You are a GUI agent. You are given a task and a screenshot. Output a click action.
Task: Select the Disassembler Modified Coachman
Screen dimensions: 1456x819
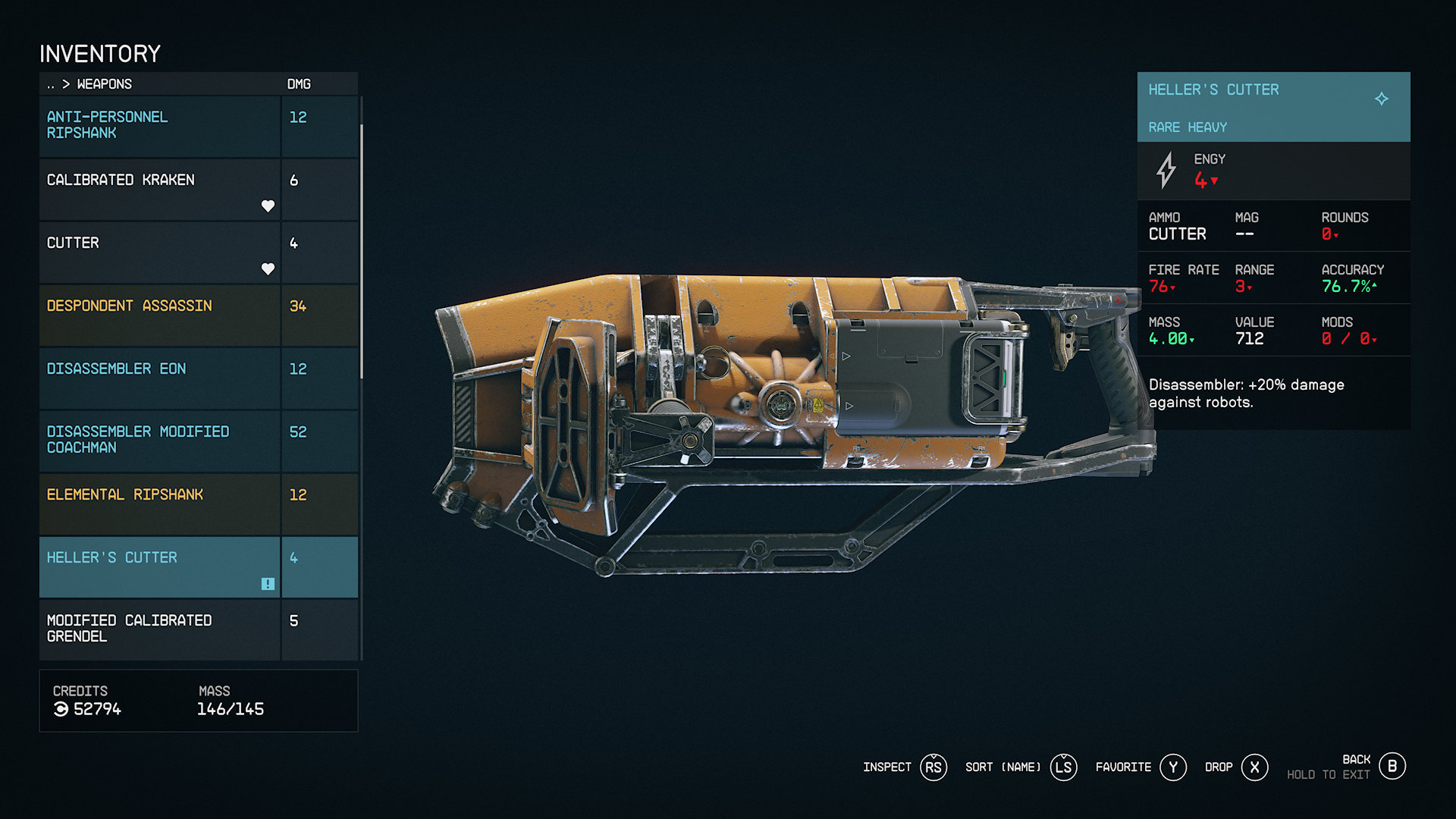159,441
